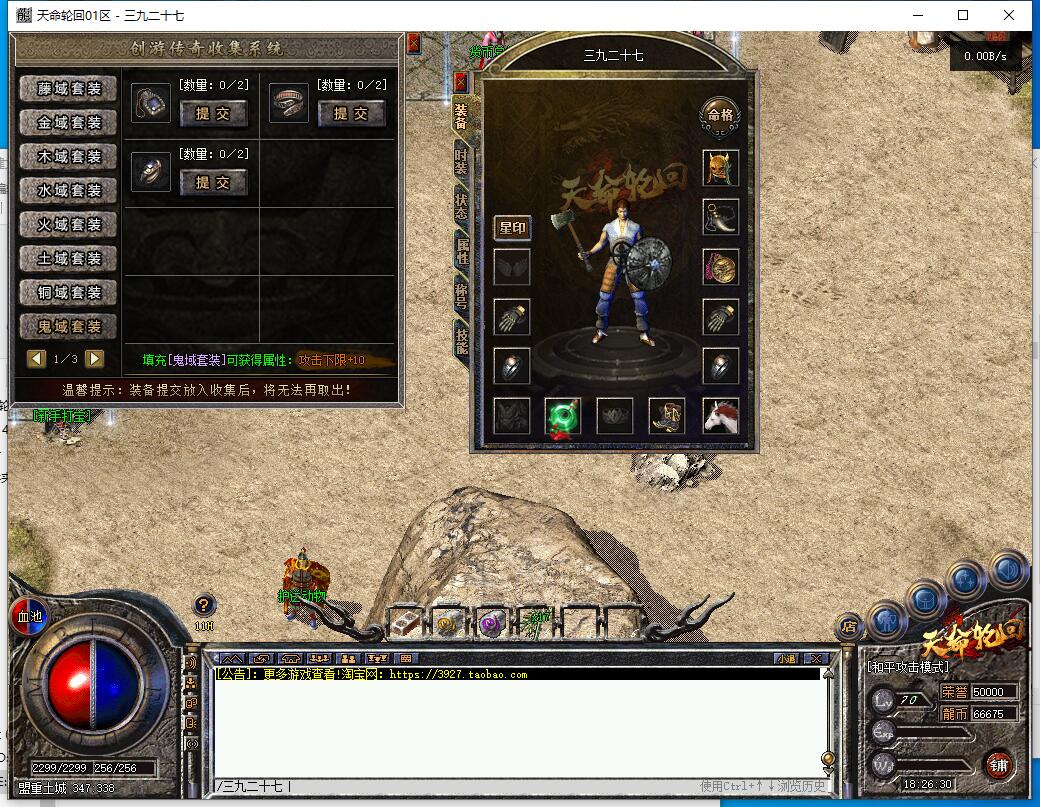The width and height of the screenshot is (1040, 807).
Task: Open the 店 shop button
Action: 849,628
